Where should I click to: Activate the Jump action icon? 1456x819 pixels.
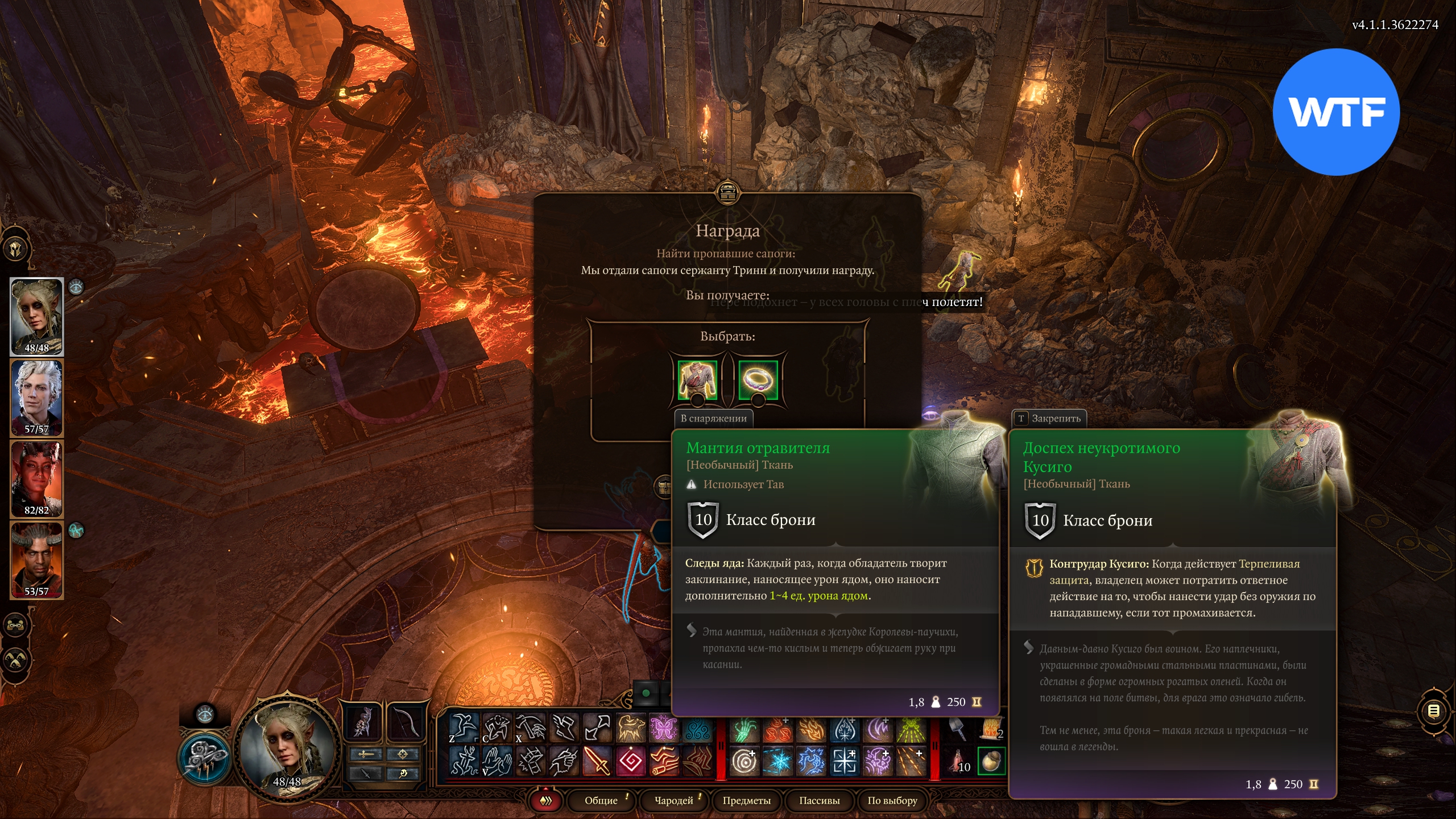tap(464, 727)
